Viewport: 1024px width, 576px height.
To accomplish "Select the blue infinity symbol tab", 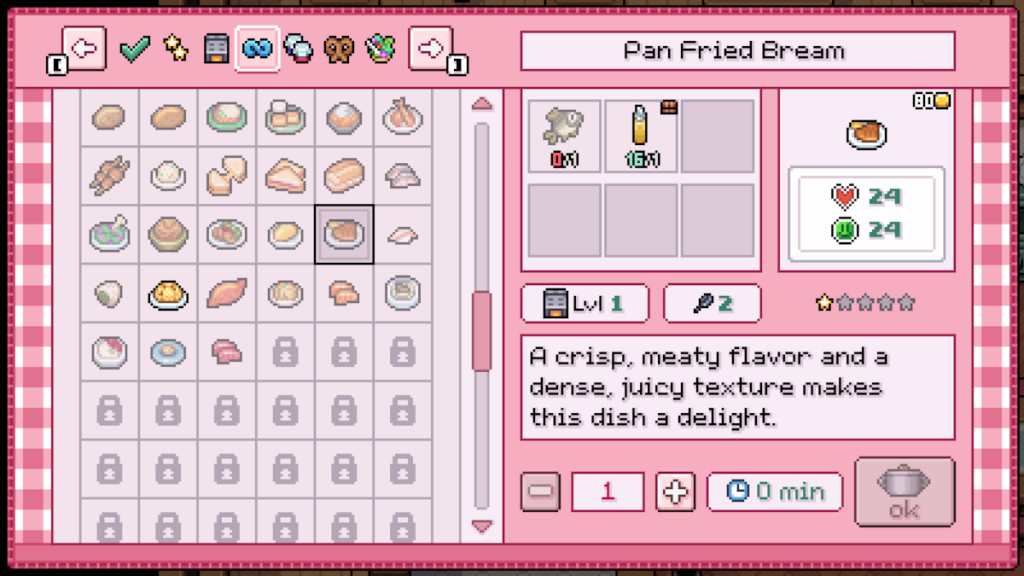I will coord(257,49).
